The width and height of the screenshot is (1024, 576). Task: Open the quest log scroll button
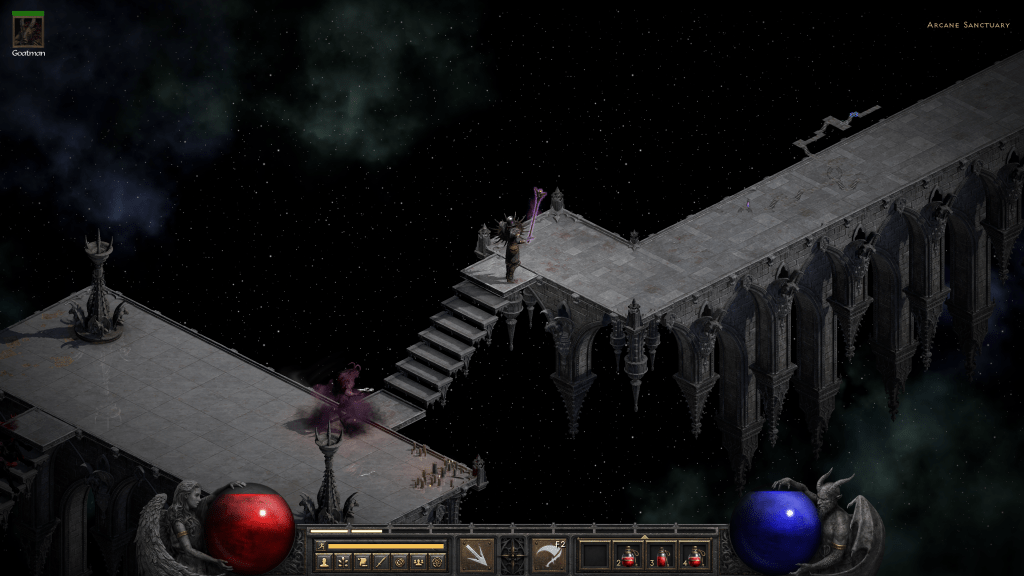coord(363,563)
